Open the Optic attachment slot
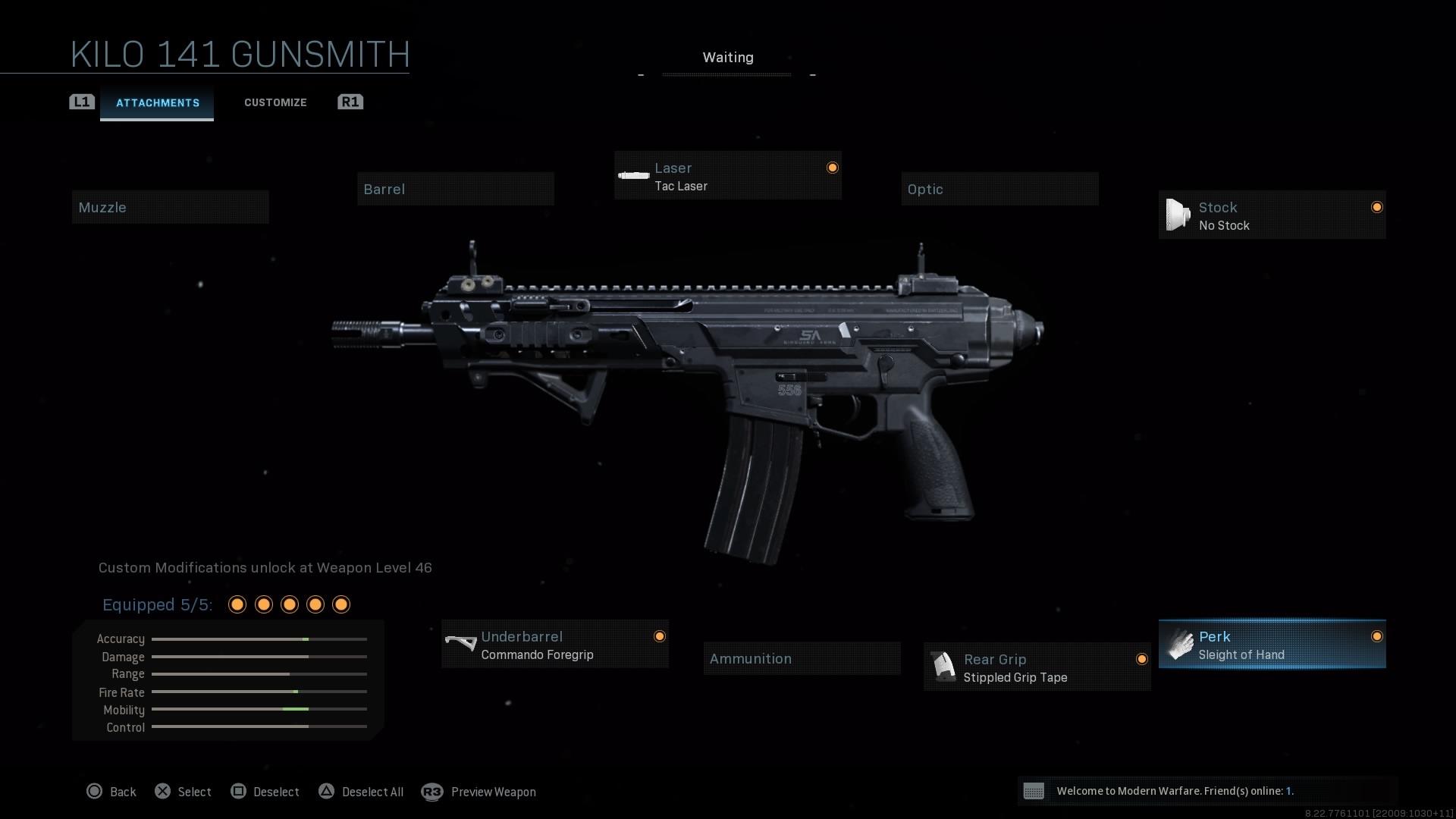This screenshot has width=1456, height=819. (x=999, y=189)
